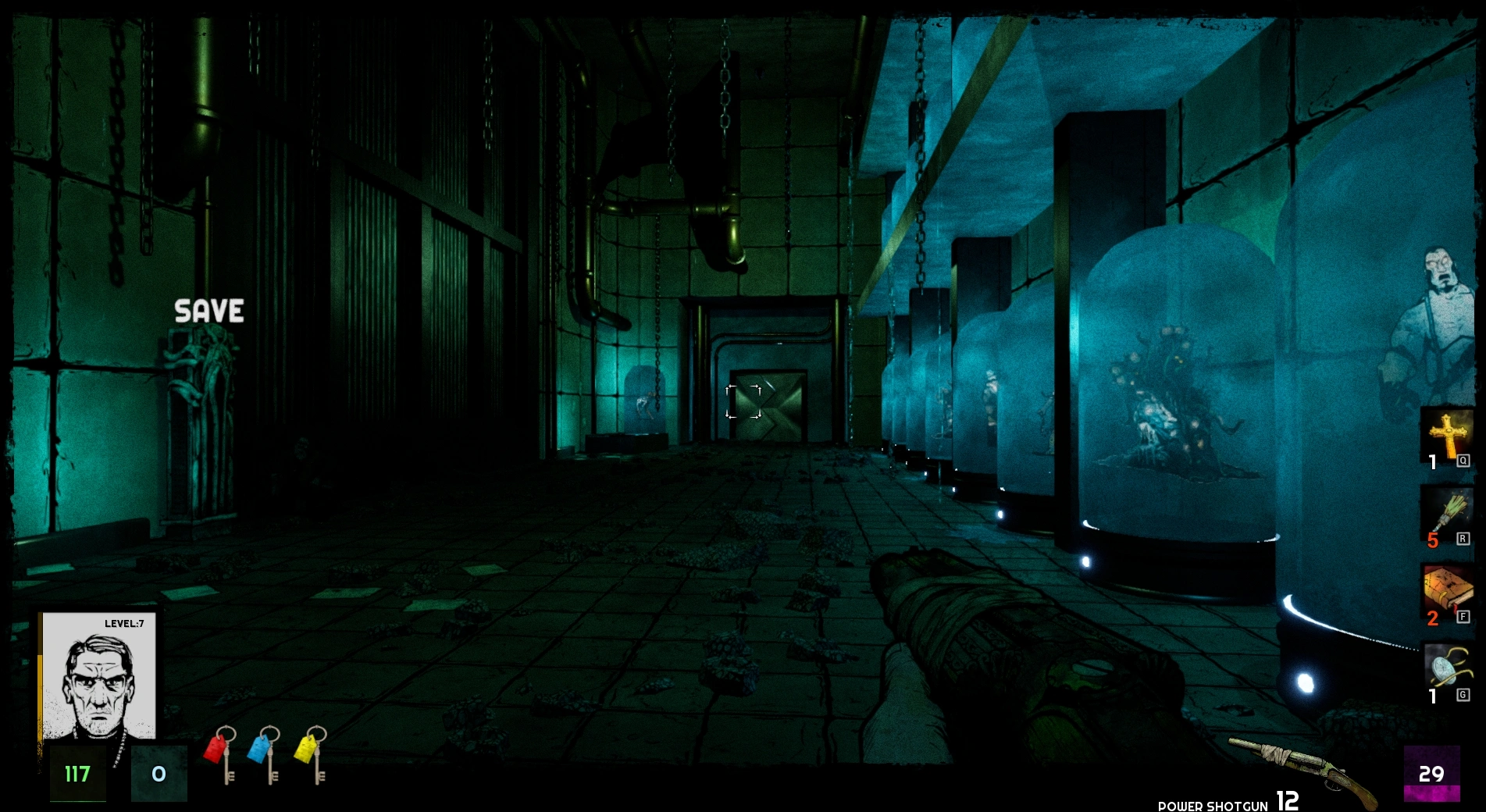
Task: Click the yellow-tagged key icon
Action: click(312, 754)
